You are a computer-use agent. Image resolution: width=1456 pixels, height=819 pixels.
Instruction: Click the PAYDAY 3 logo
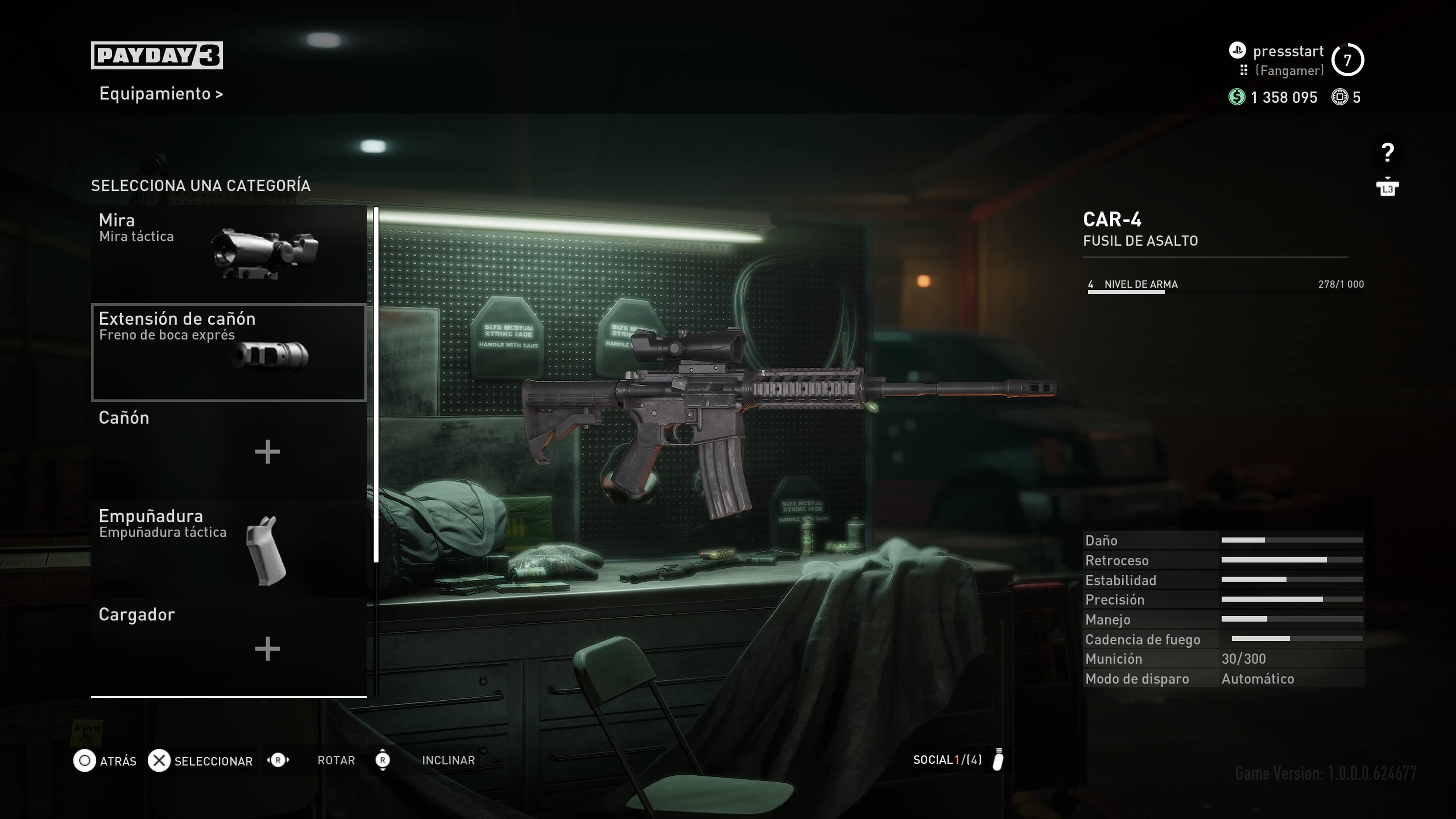[x=157, y=55]
